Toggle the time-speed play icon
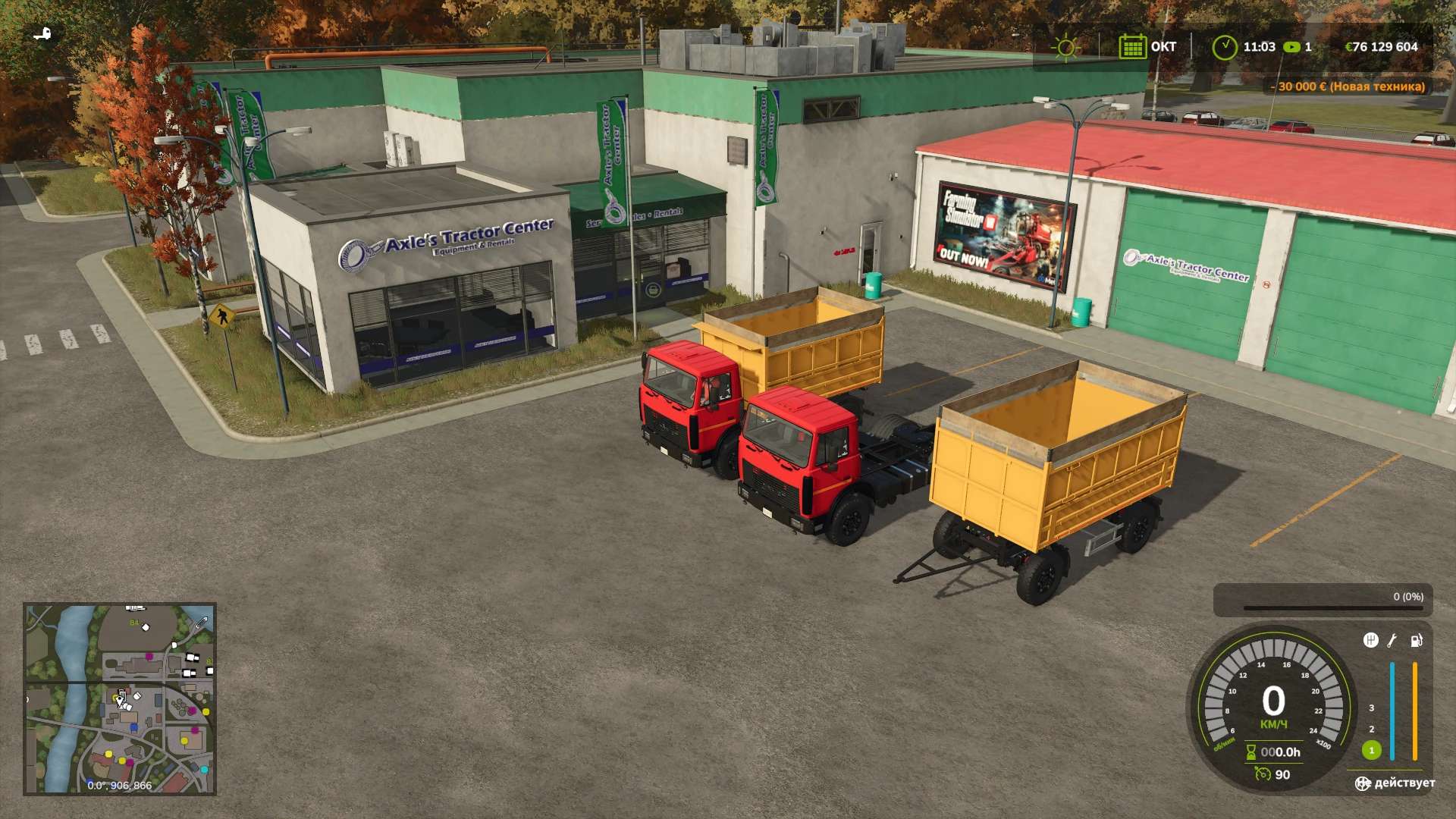 tap(1291, 47)
